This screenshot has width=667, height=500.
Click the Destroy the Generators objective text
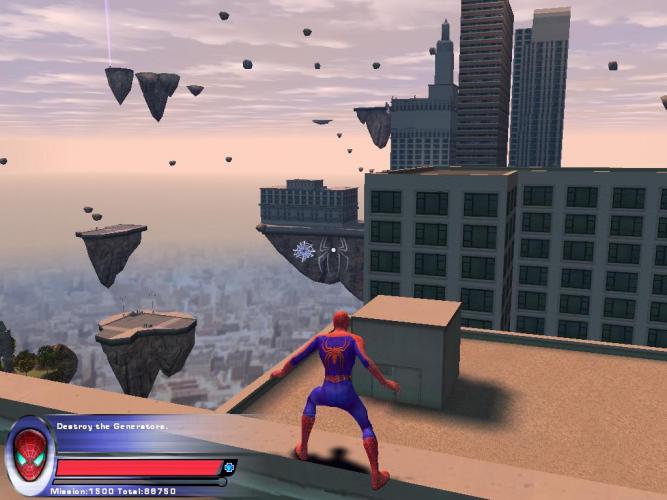[x=112, y=427]
